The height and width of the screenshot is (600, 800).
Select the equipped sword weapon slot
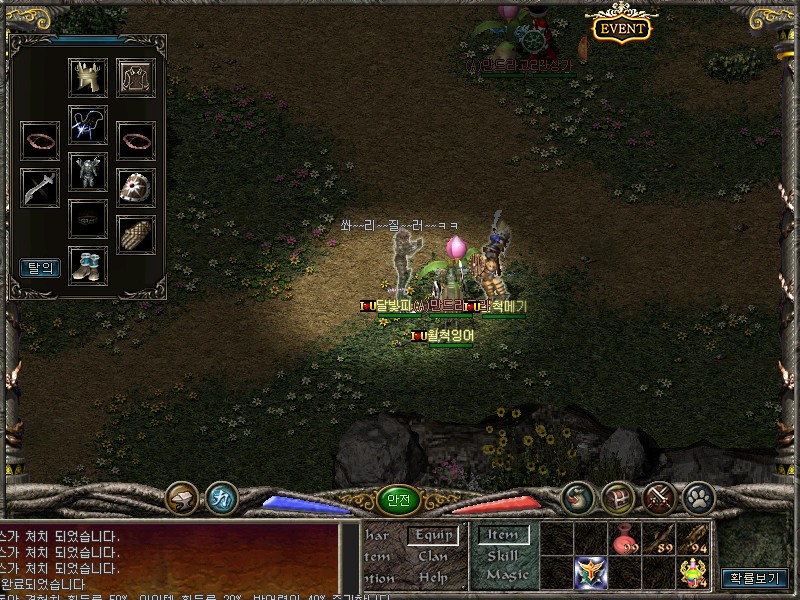[40, 187]
